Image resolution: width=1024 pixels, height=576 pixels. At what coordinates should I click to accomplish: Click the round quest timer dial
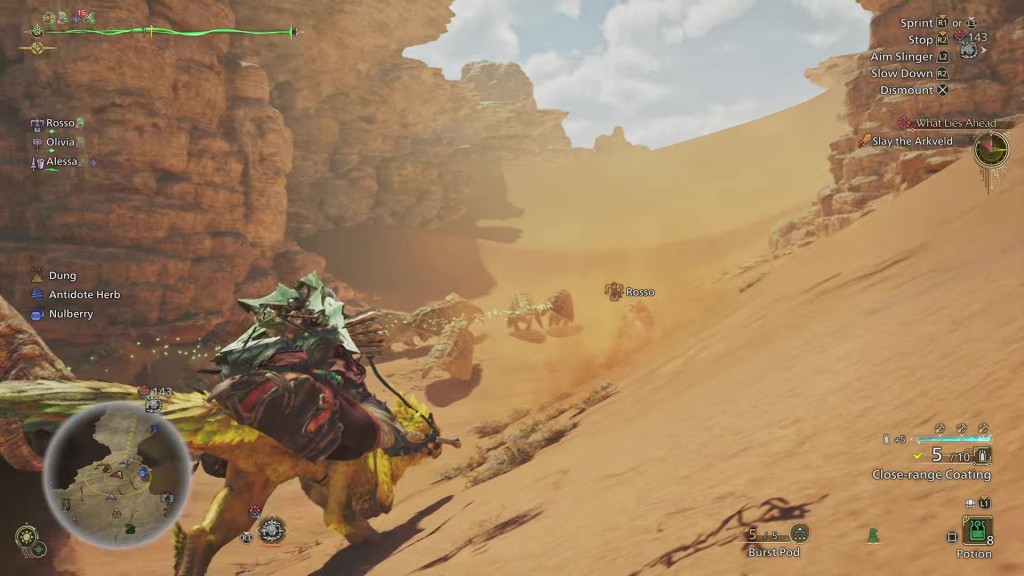tap(992, 150)
